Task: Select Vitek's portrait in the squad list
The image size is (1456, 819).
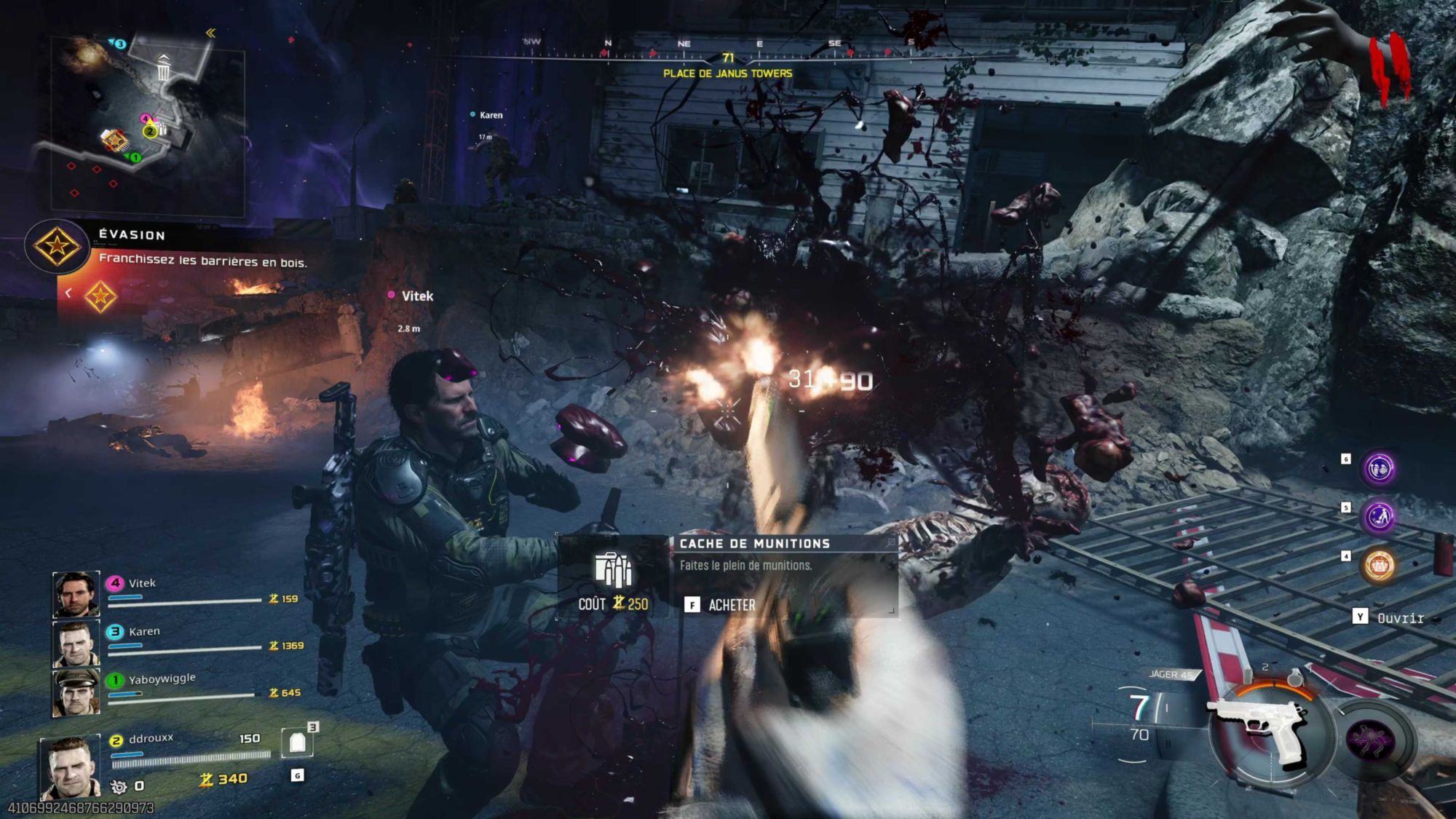Action: [x=76, y=594]
